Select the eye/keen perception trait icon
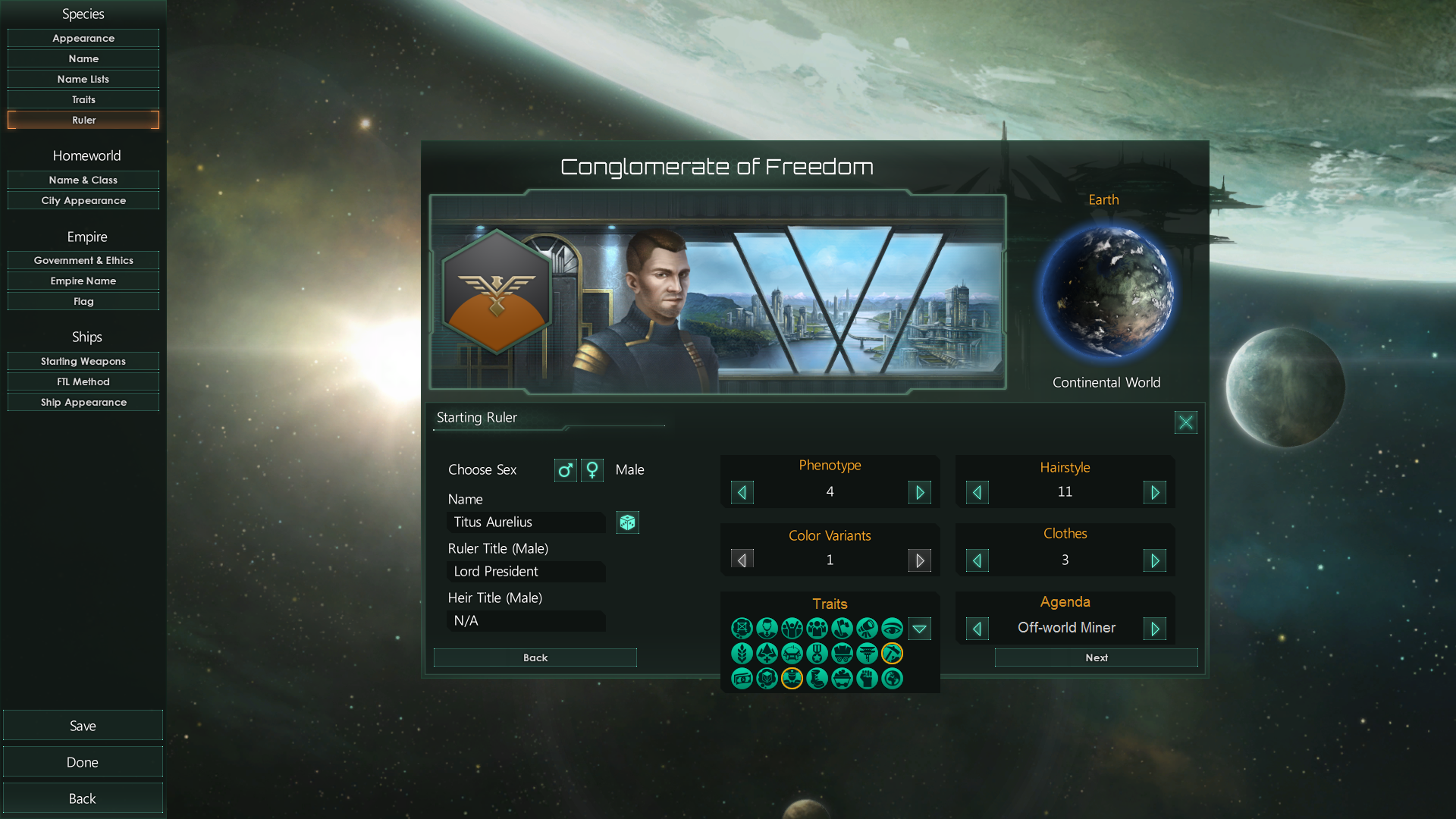Screen dimensions: 1456x819 pyautogui.click(x=892, y=628)
